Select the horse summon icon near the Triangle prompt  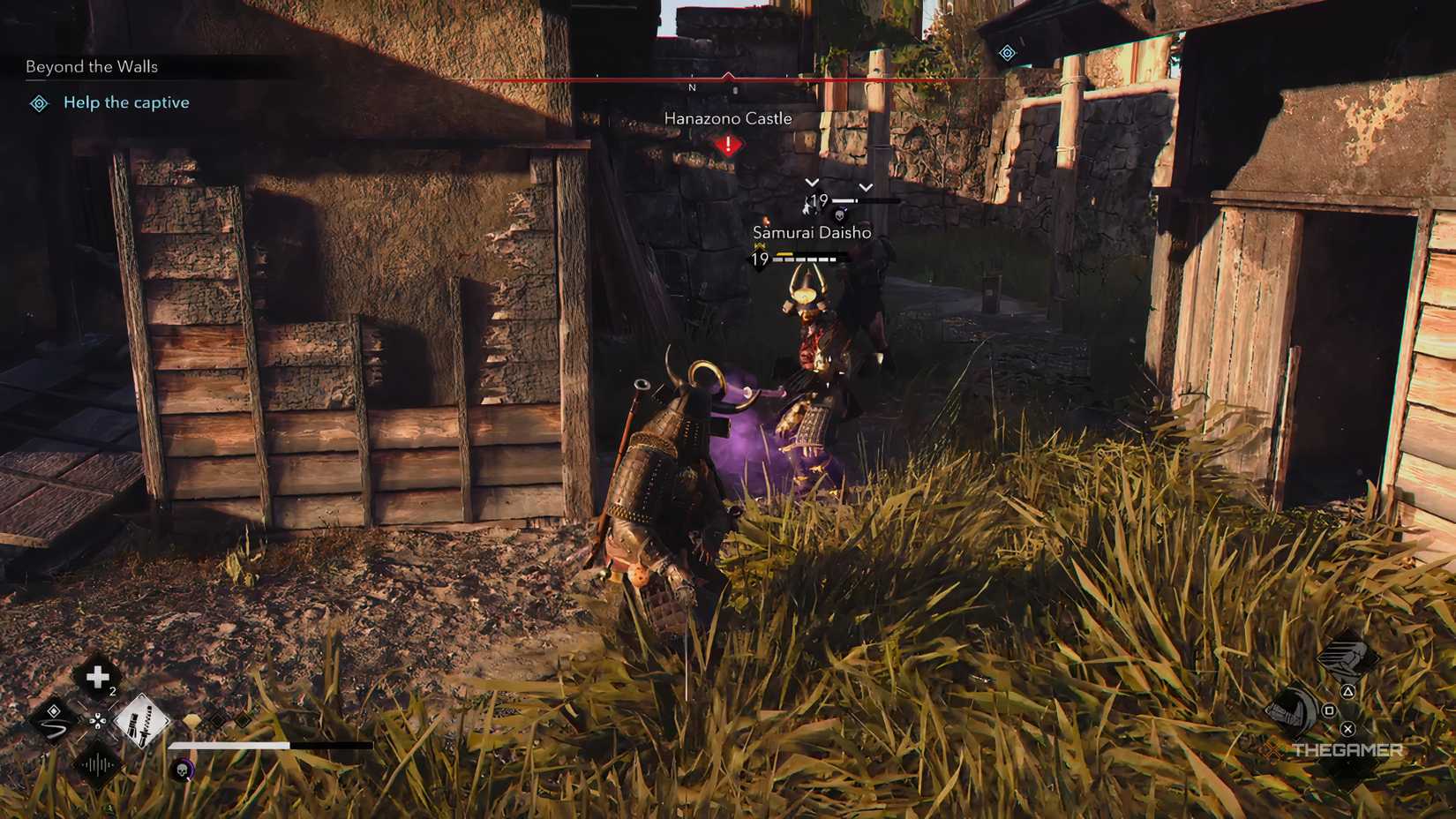pyautogui.click(x=1347, y=659)
